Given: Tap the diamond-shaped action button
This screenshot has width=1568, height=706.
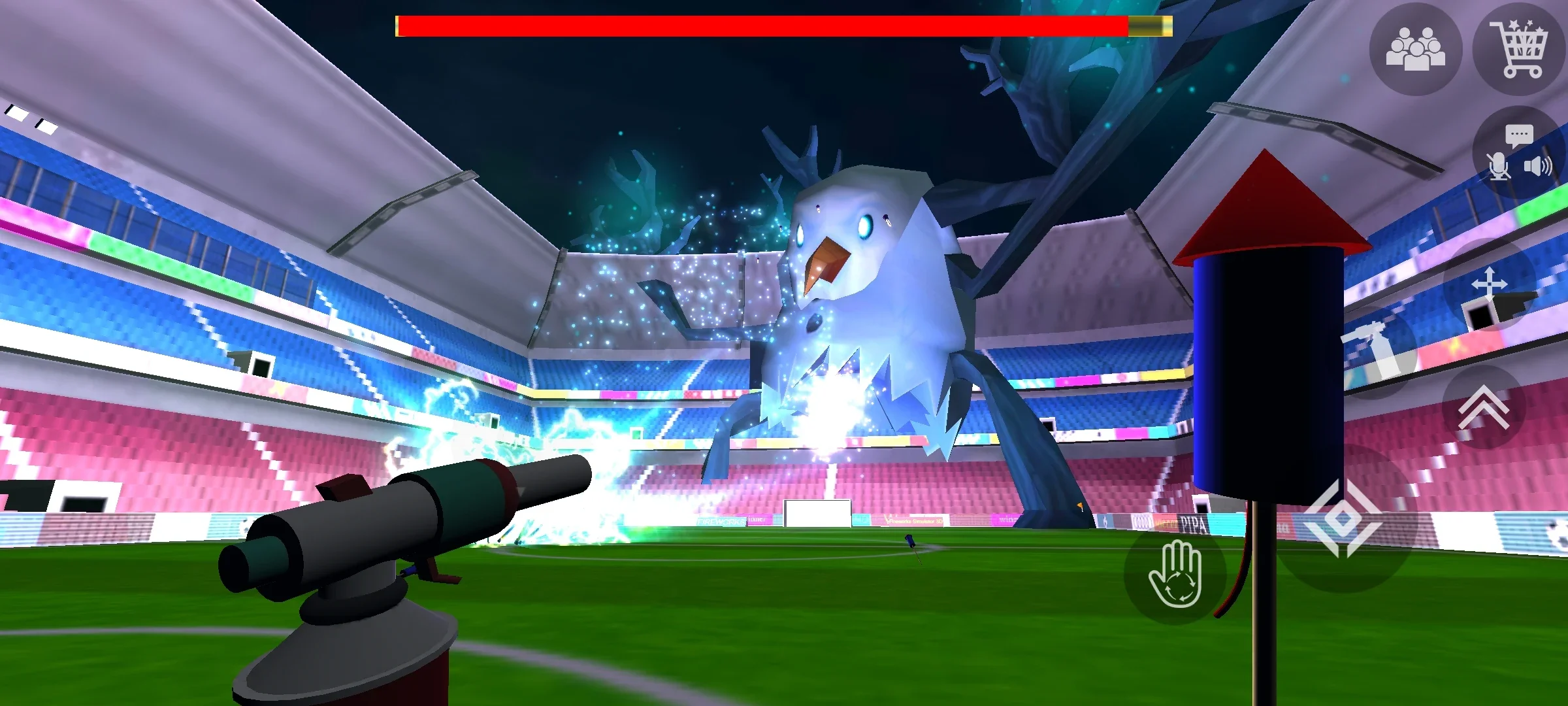Looking at the screenshot, I should click(x=1342, y=518).
